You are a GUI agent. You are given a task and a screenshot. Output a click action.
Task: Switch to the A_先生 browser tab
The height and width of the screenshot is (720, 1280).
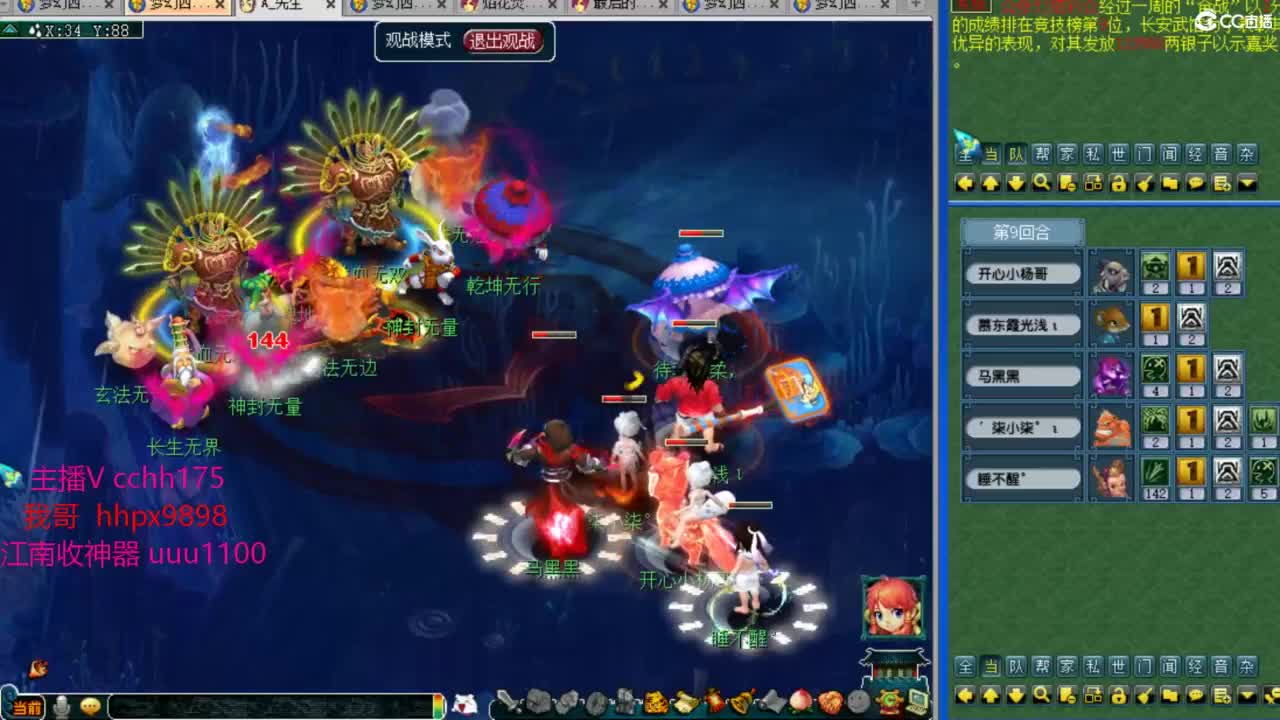click(283, 8)
